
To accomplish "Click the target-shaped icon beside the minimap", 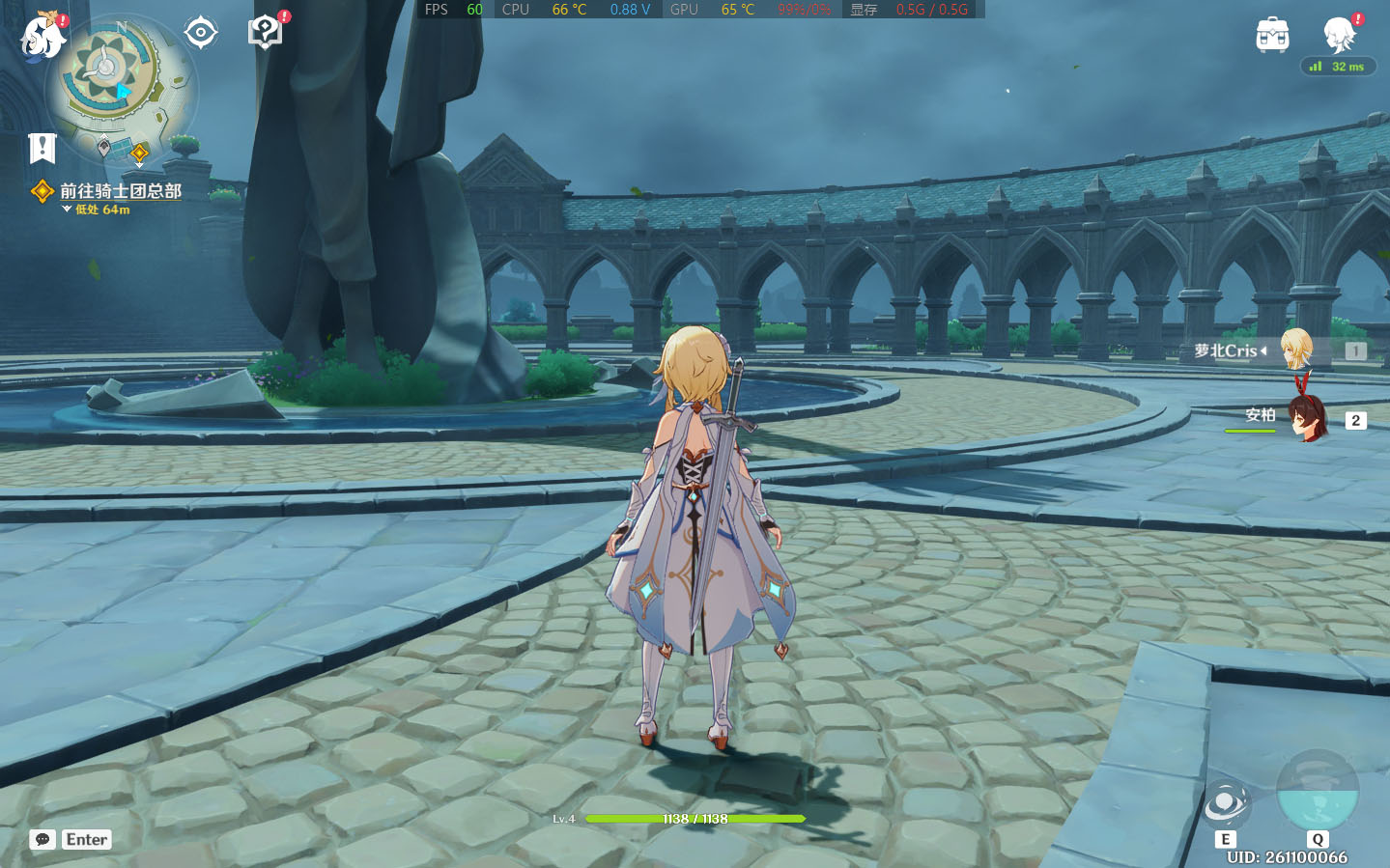I will (x=200, y=33).
